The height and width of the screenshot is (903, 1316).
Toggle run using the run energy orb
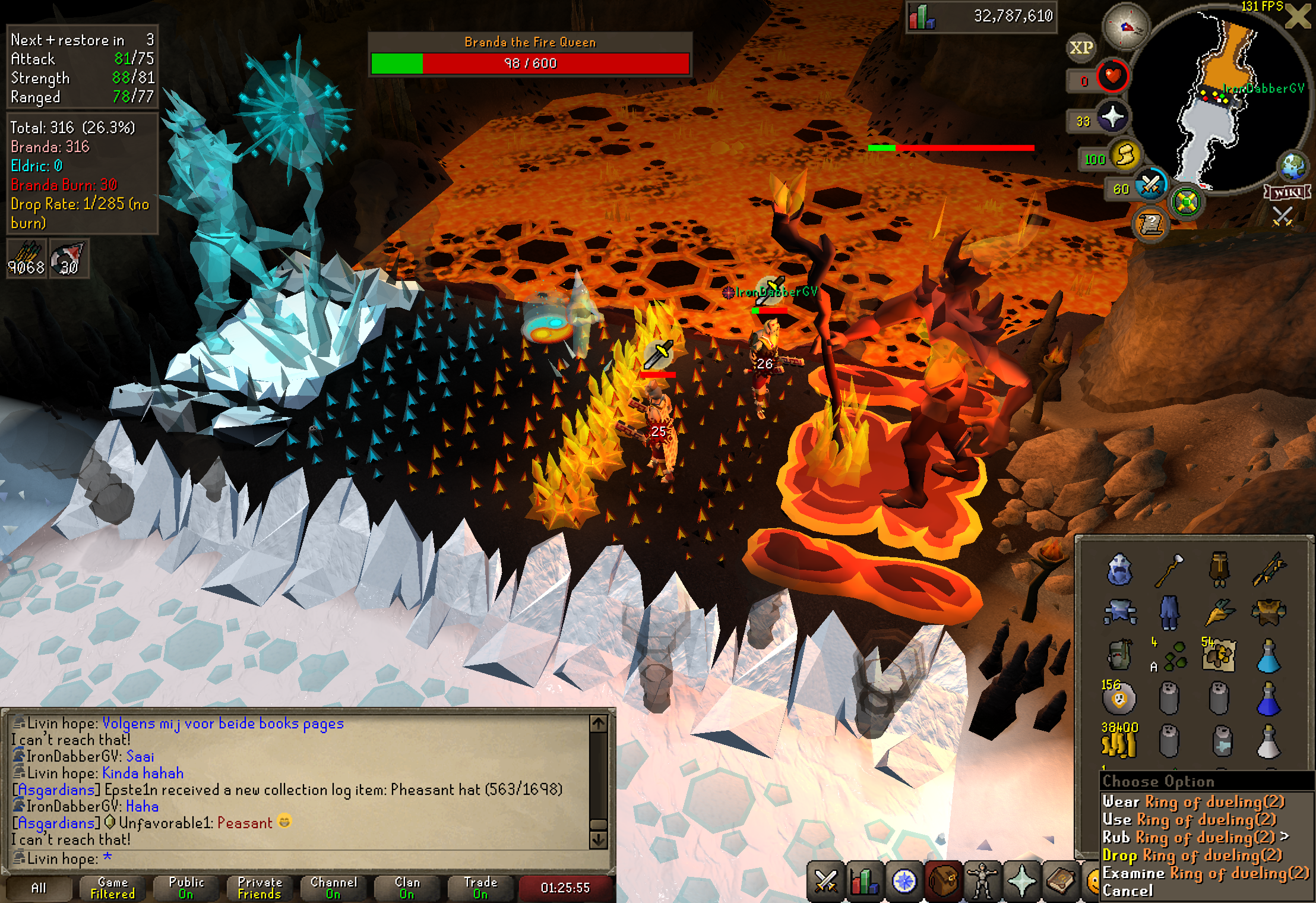[x=1124, y=156]
